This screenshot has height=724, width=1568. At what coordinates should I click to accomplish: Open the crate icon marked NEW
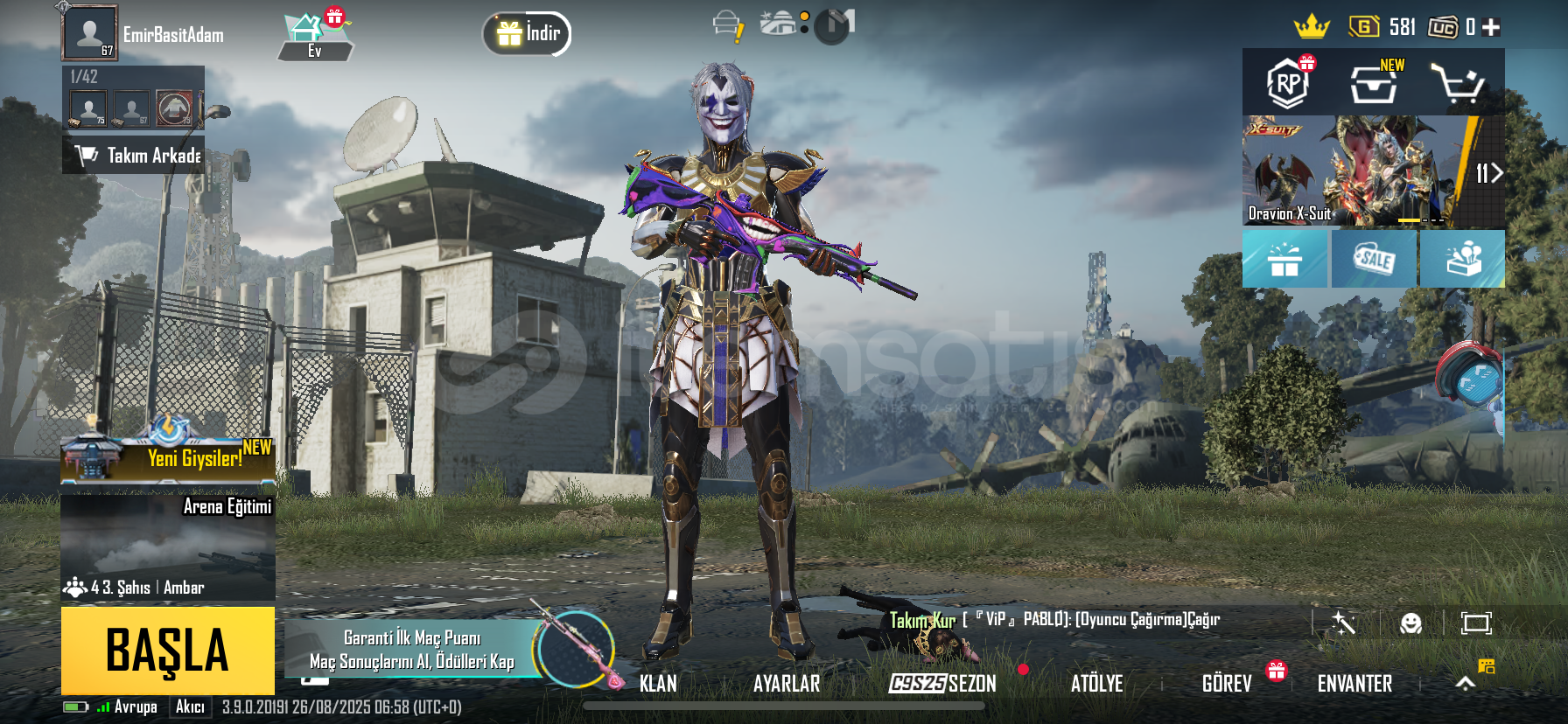tap(1373, 84)
